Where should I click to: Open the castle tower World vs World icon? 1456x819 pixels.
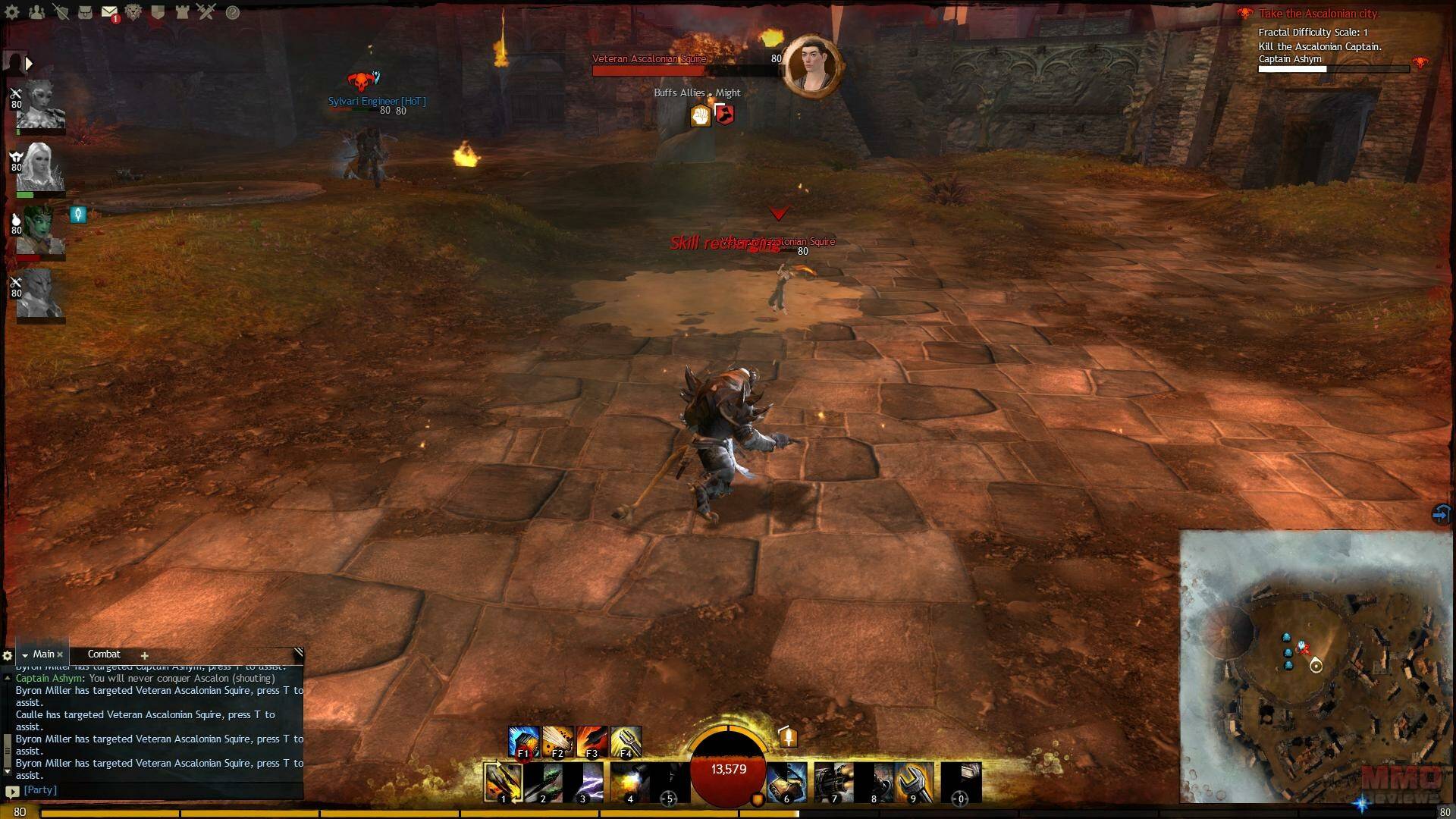[182, 12]
